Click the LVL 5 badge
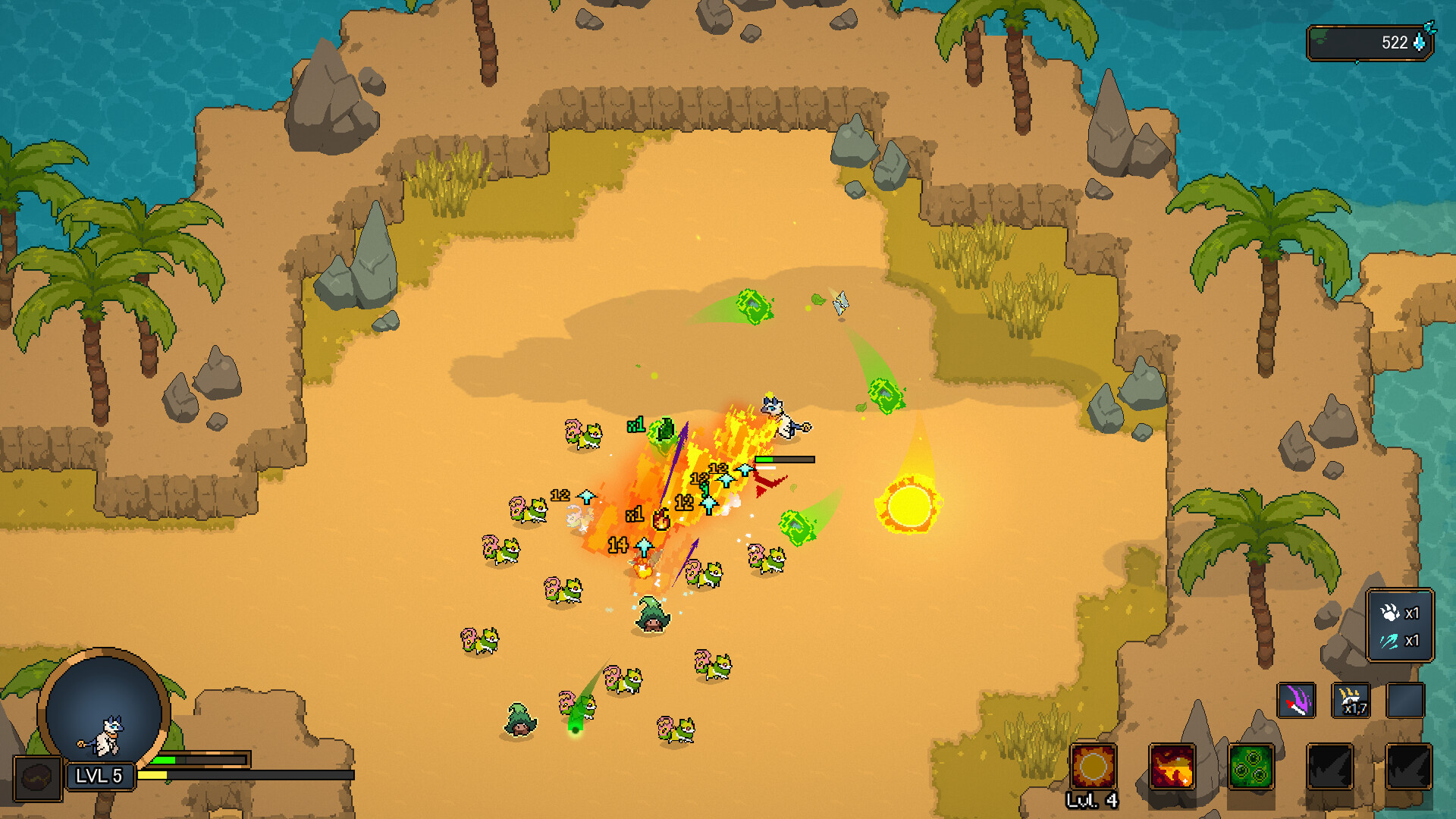This screenshot has height=819, width=1456. click(x=101, y=777)
